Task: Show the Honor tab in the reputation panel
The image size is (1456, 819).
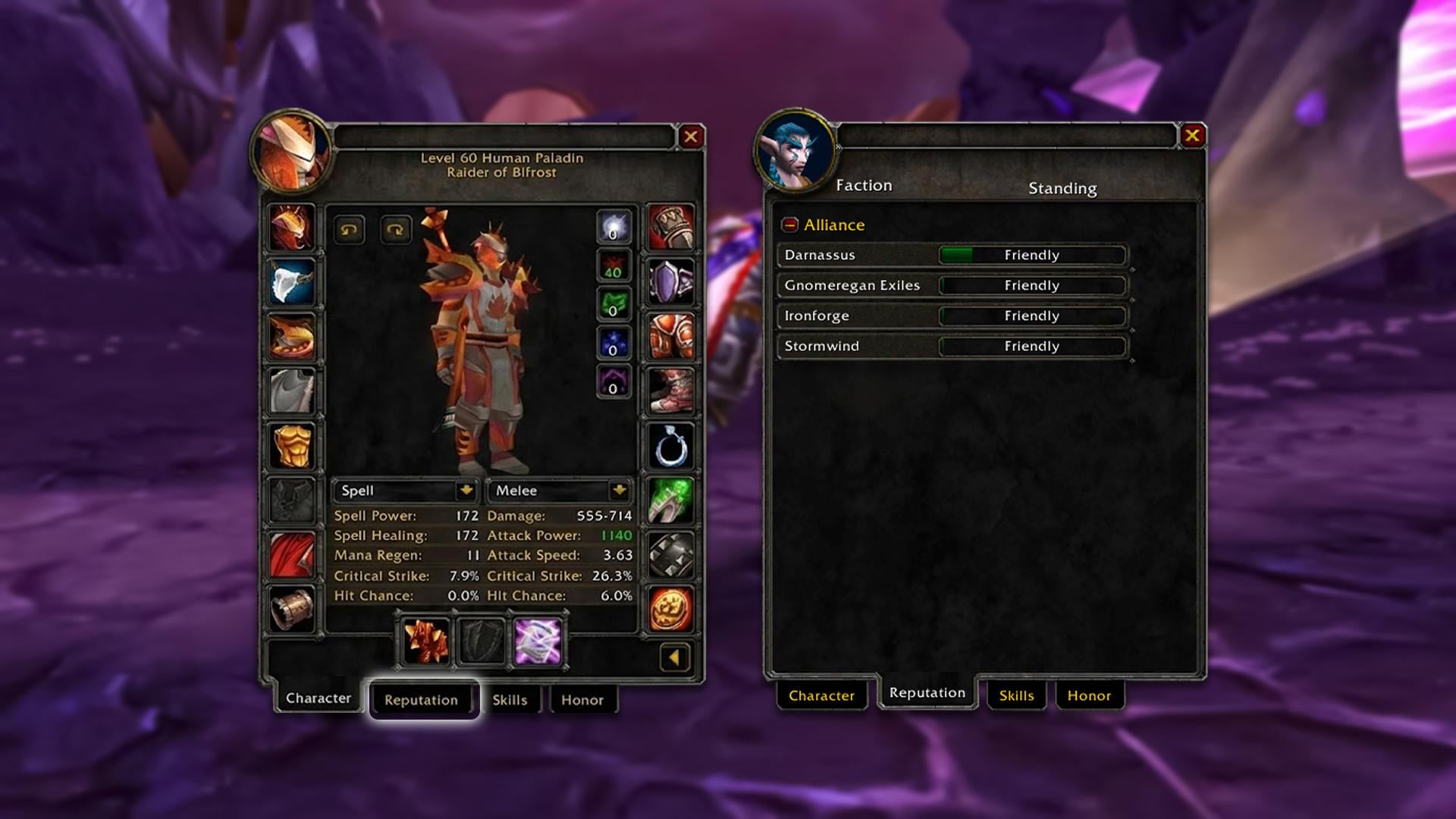Action: [1089, 695]
